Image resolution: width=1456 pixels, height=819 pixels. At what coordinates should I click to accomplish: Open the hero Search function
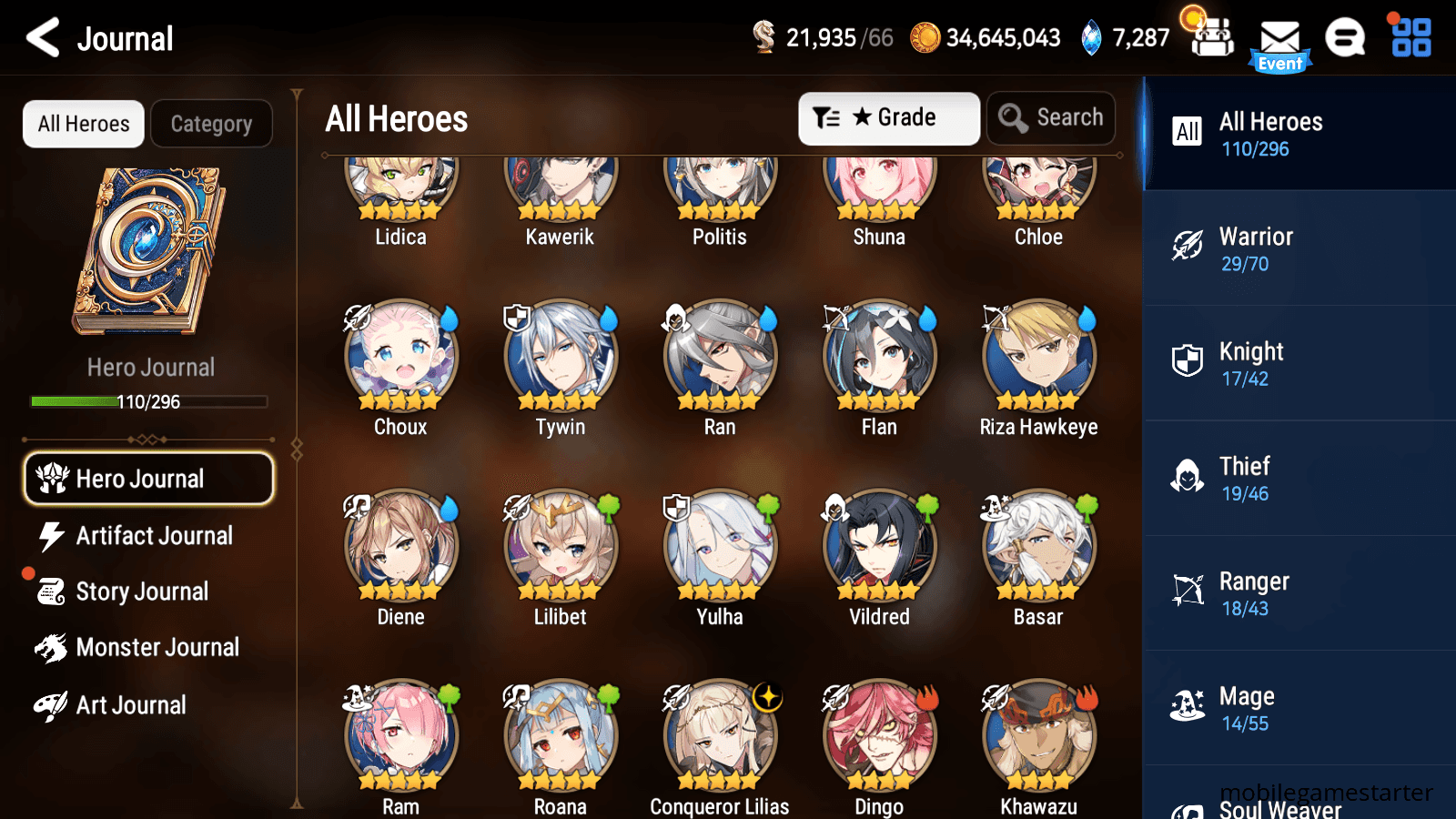[1051, 117]
